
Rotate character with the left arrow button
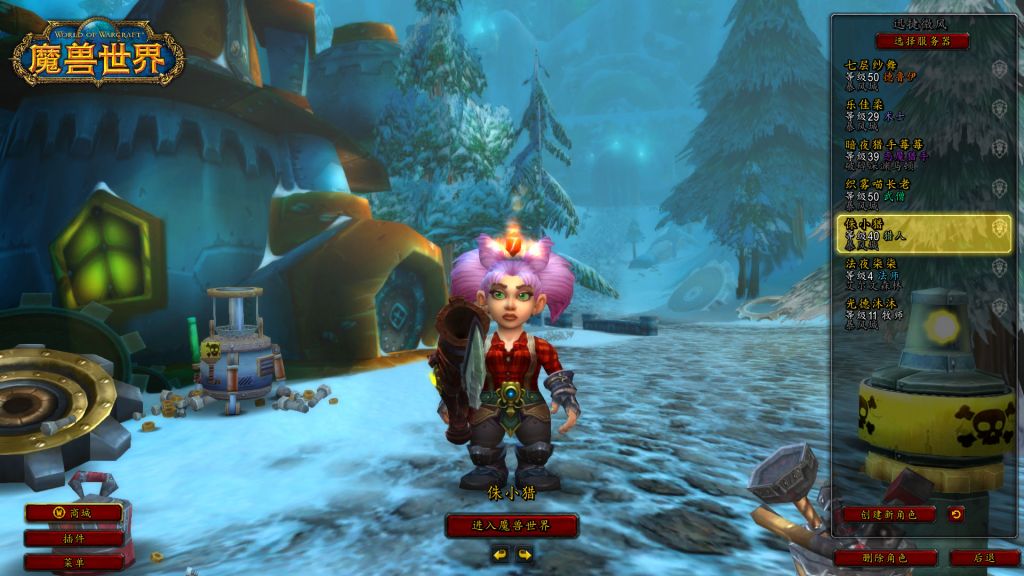(500, 553)
